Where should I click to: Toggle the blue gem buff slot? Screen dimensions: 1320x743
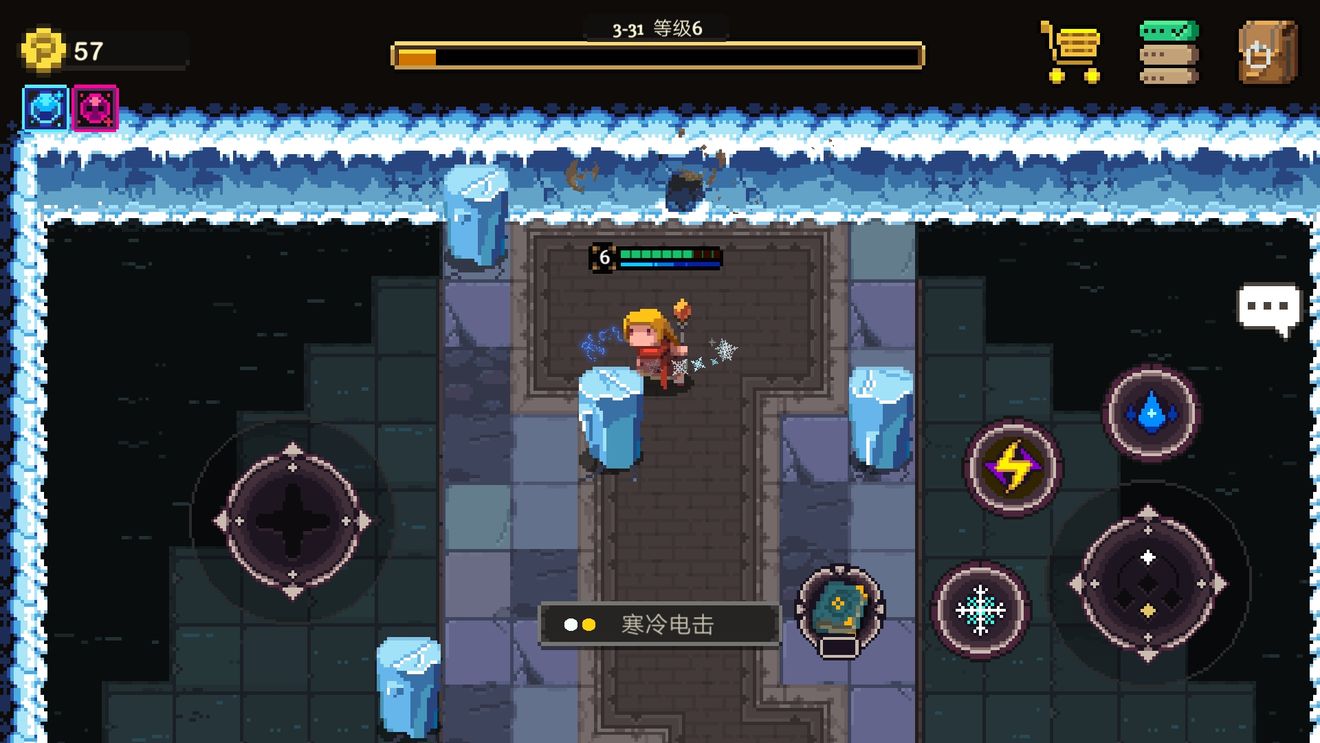(x=43, y=108)
